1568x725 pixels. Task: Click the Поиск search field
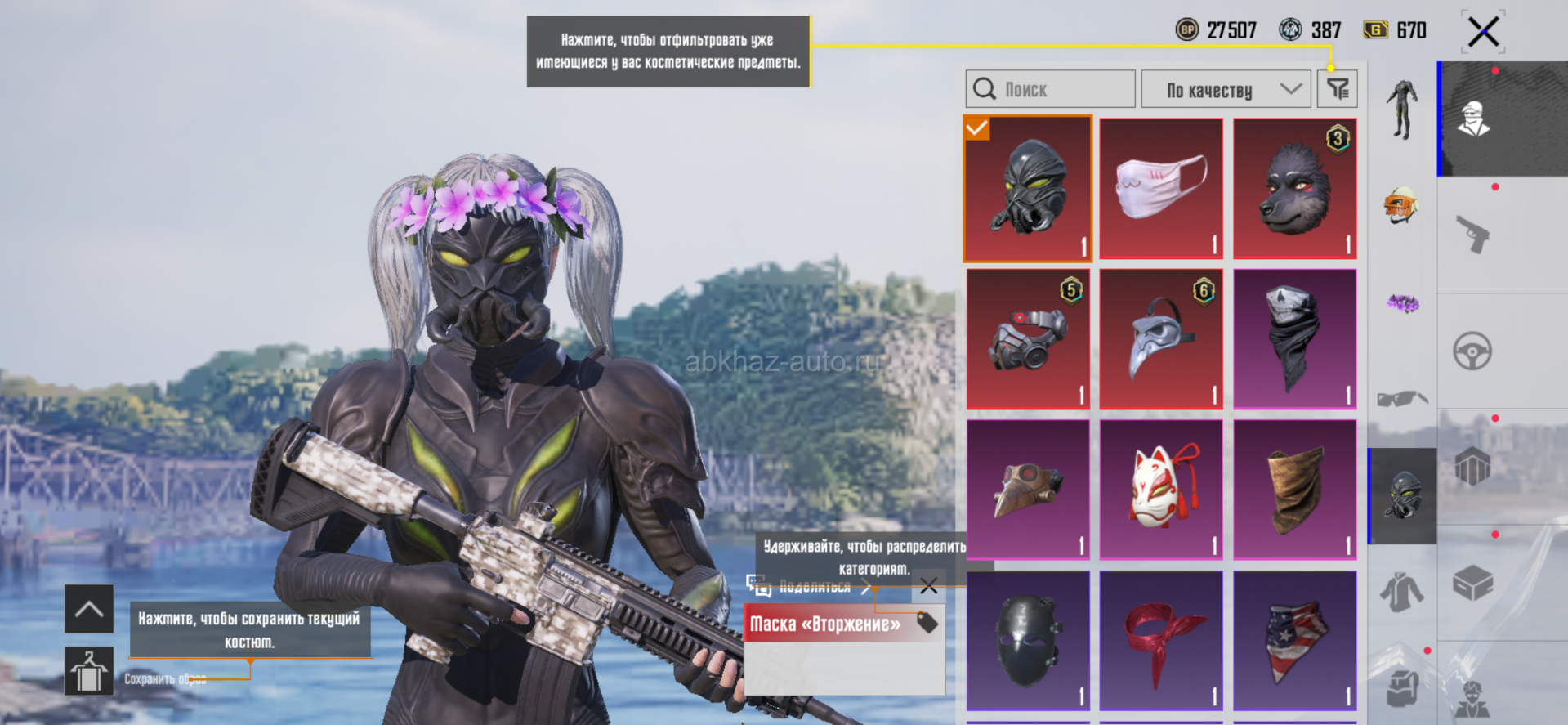[1051, 89]
